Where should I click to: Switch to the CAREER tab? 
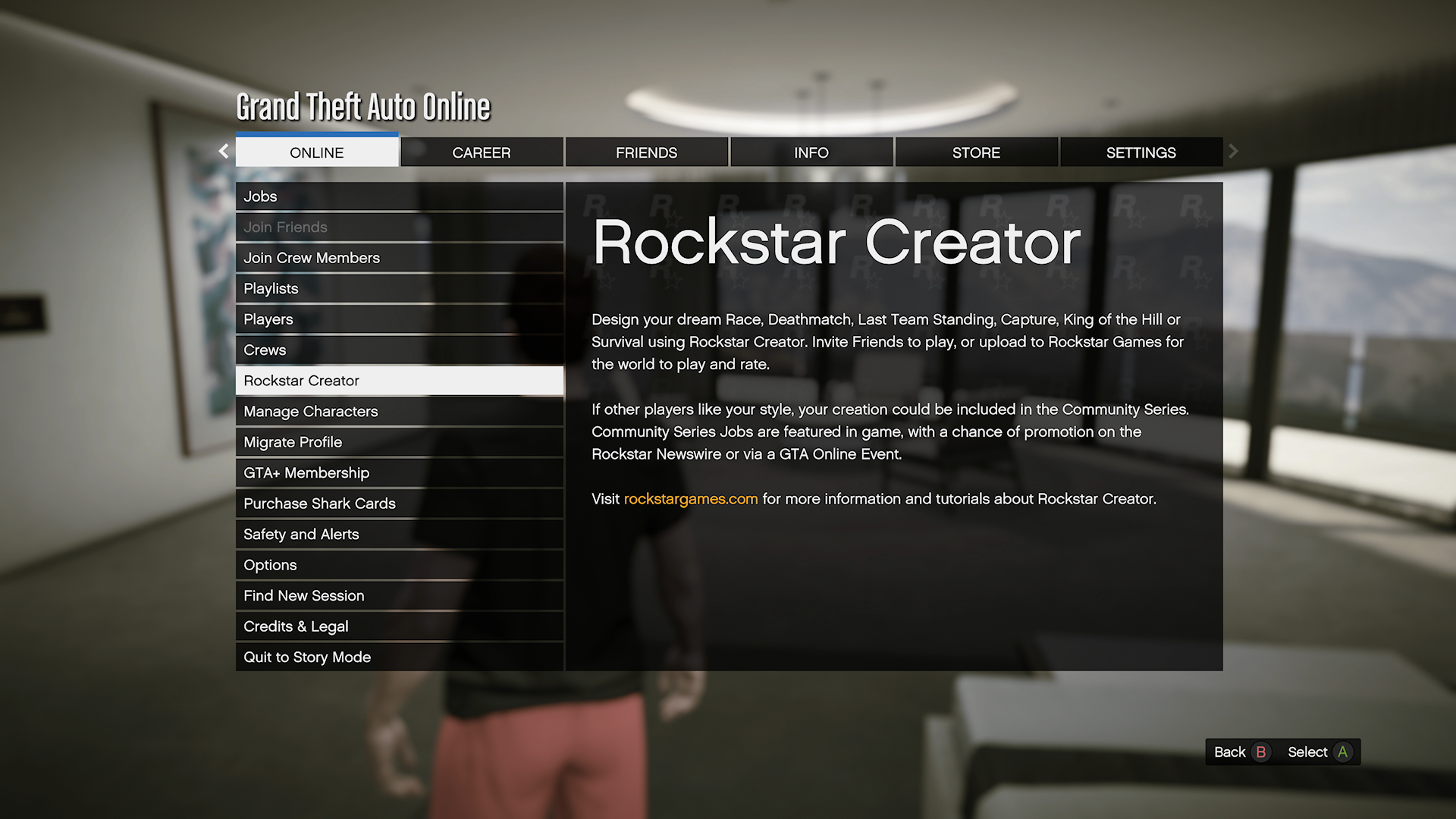pyautogui.click(x=482, y=152)
